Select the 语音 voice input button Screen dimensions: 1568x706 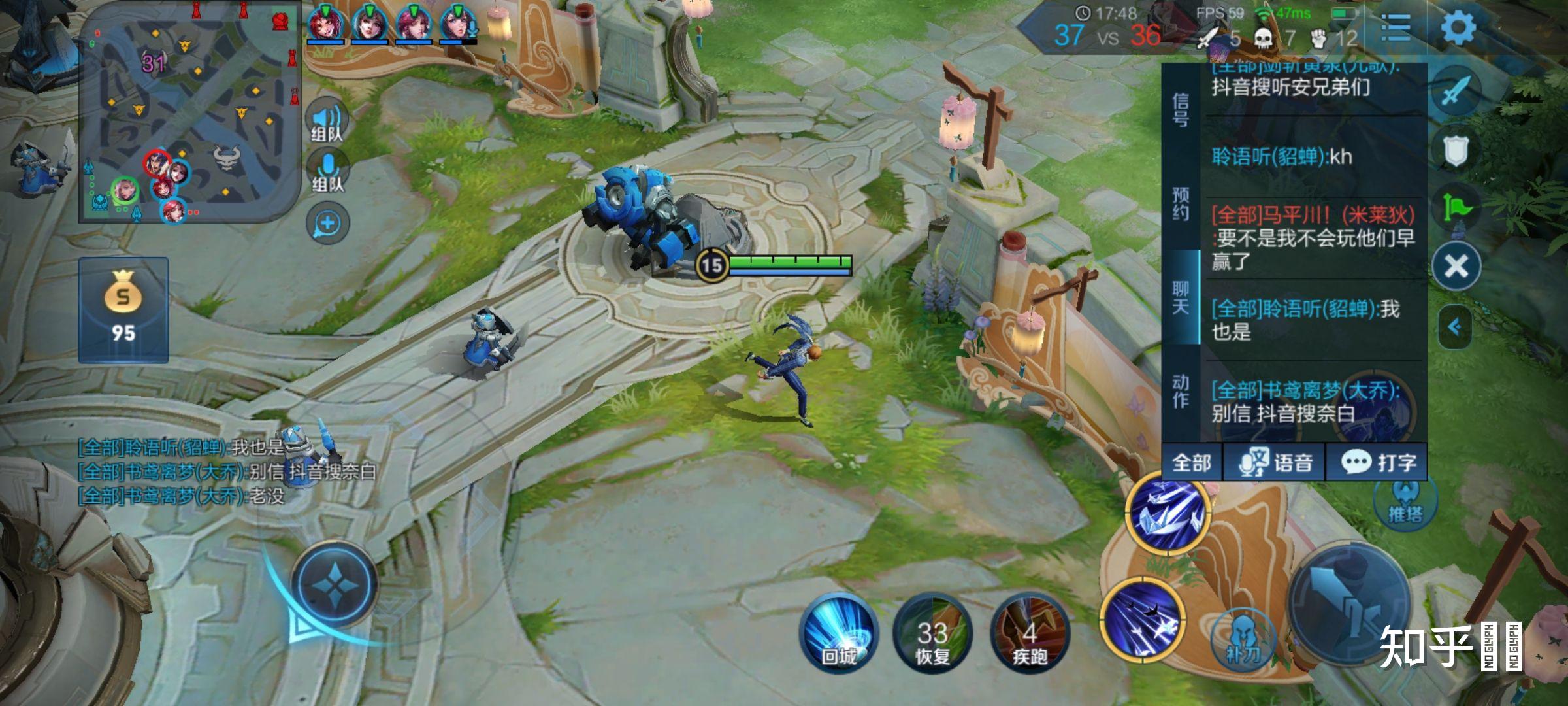point(1276,463)
